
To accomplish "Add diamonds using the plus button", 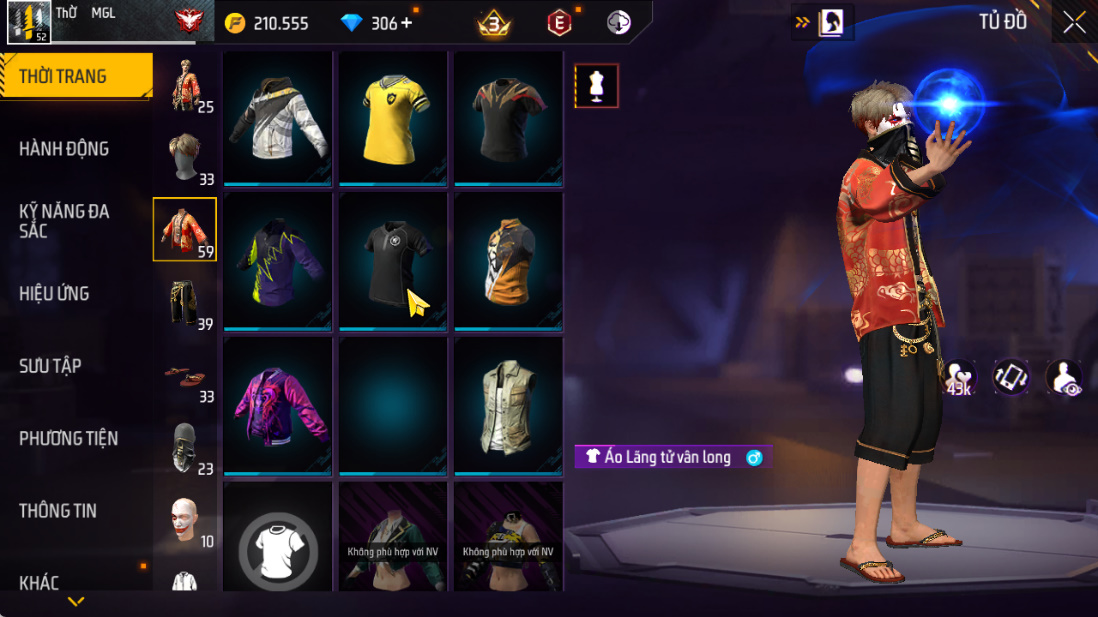I will pos(406,23).
